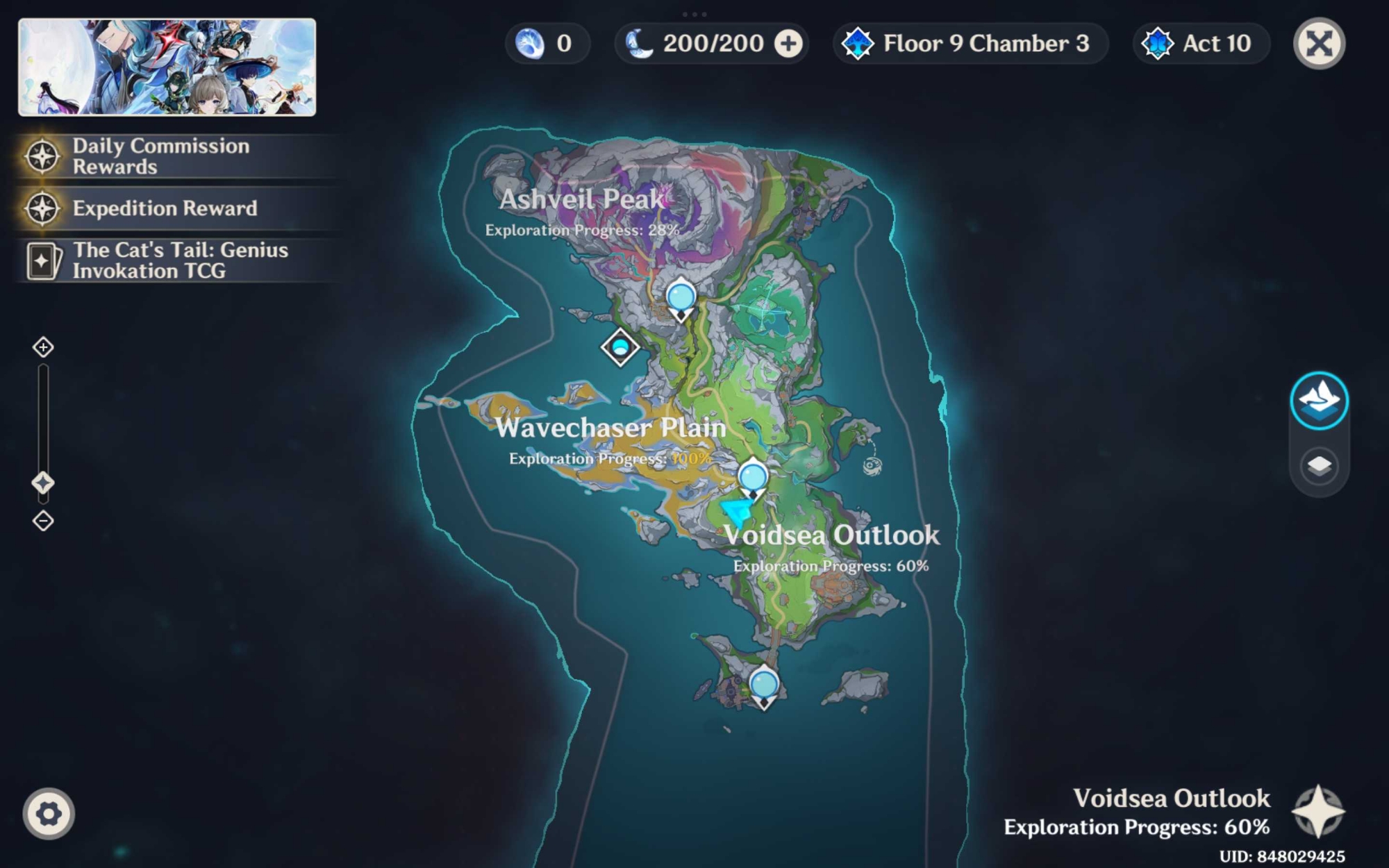Screen dimensions: 1389x868
Task: Select the Expedition Reward entry
Action: coord(165,208)
